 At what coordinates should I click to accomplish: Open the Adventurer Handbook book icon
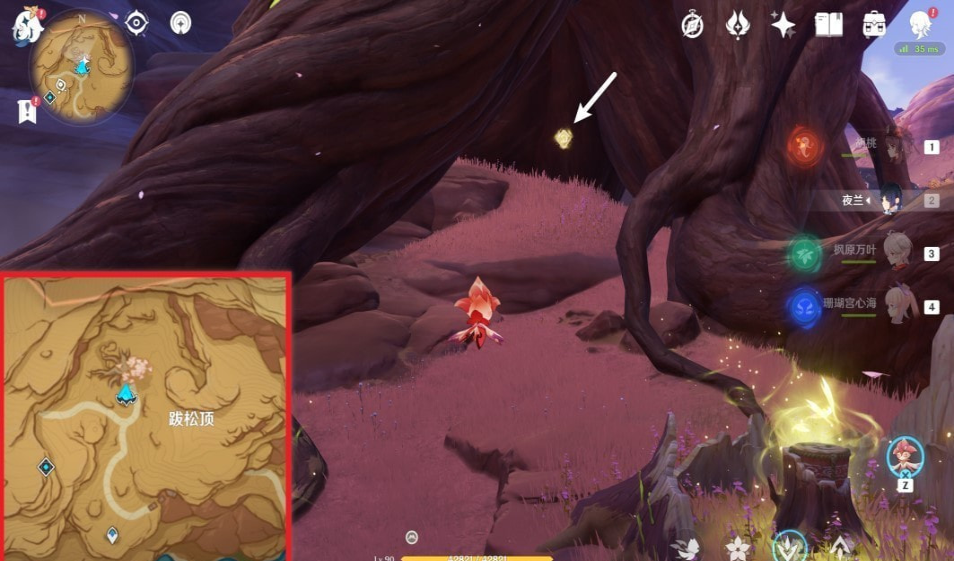[829, 25]
